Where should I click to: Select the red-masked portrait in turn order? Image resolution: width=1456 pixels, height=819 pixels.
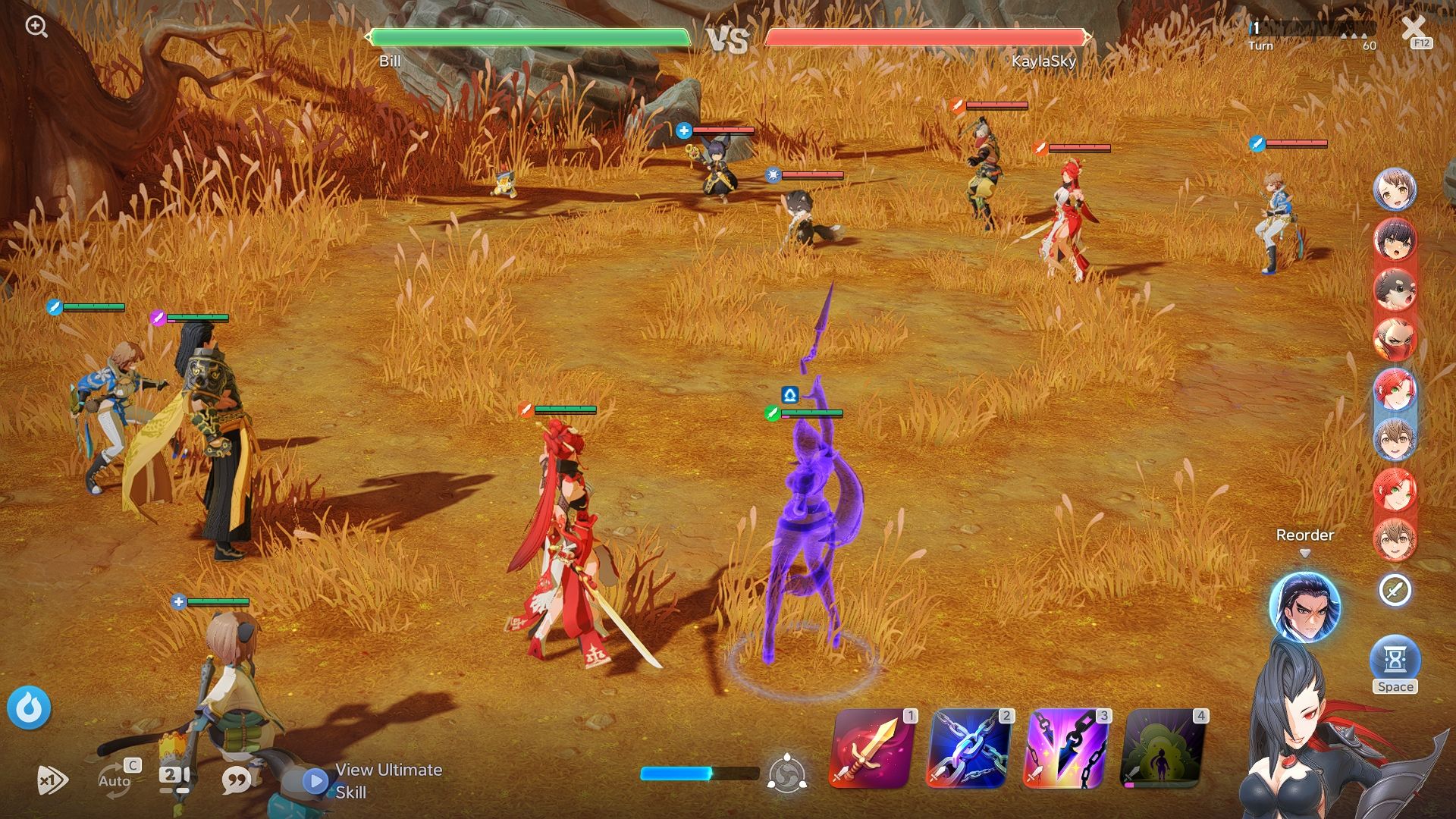click(1395, 339)
